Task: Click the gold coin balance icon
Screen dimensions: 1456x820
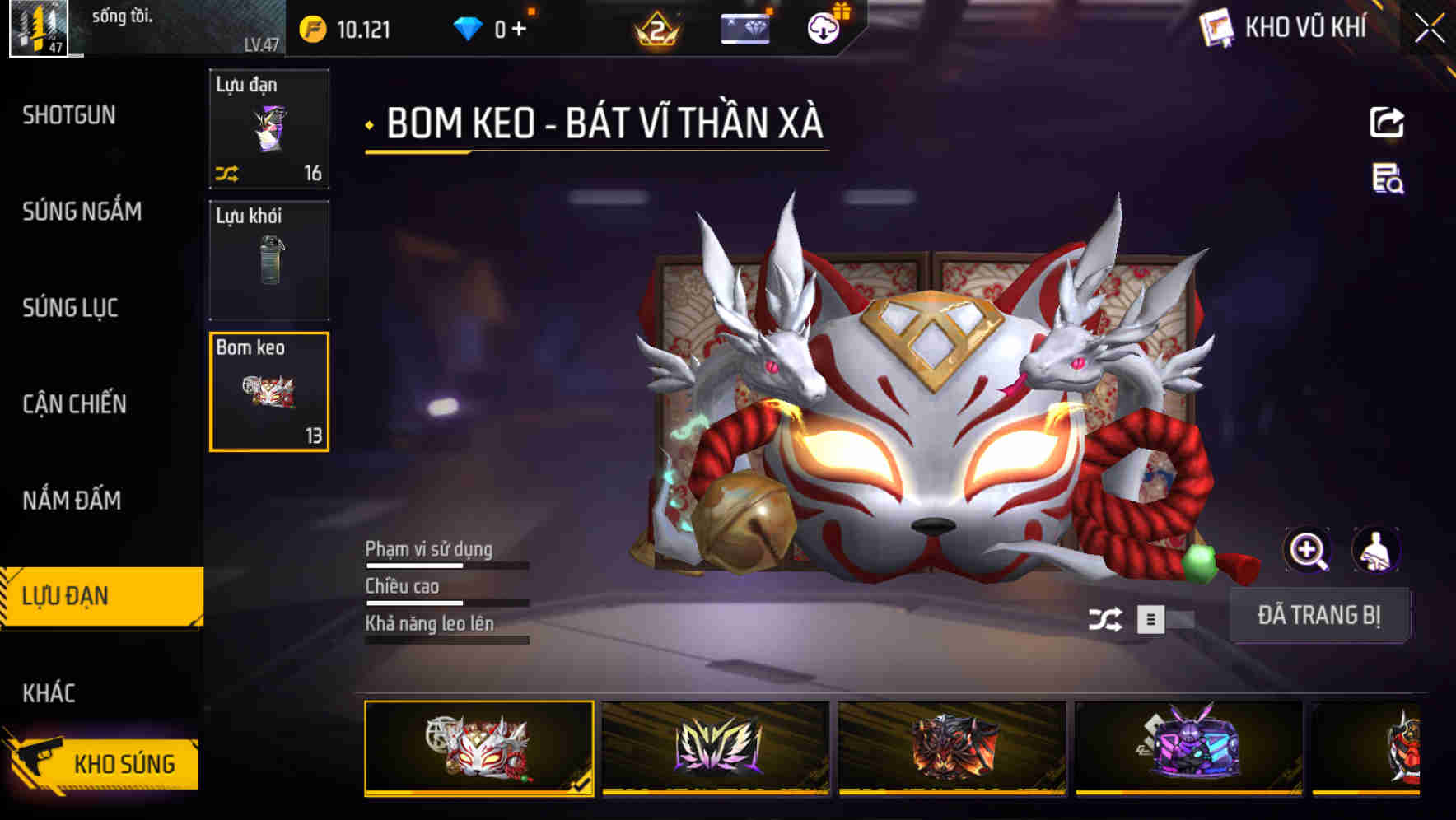Action: pos(310,27)
